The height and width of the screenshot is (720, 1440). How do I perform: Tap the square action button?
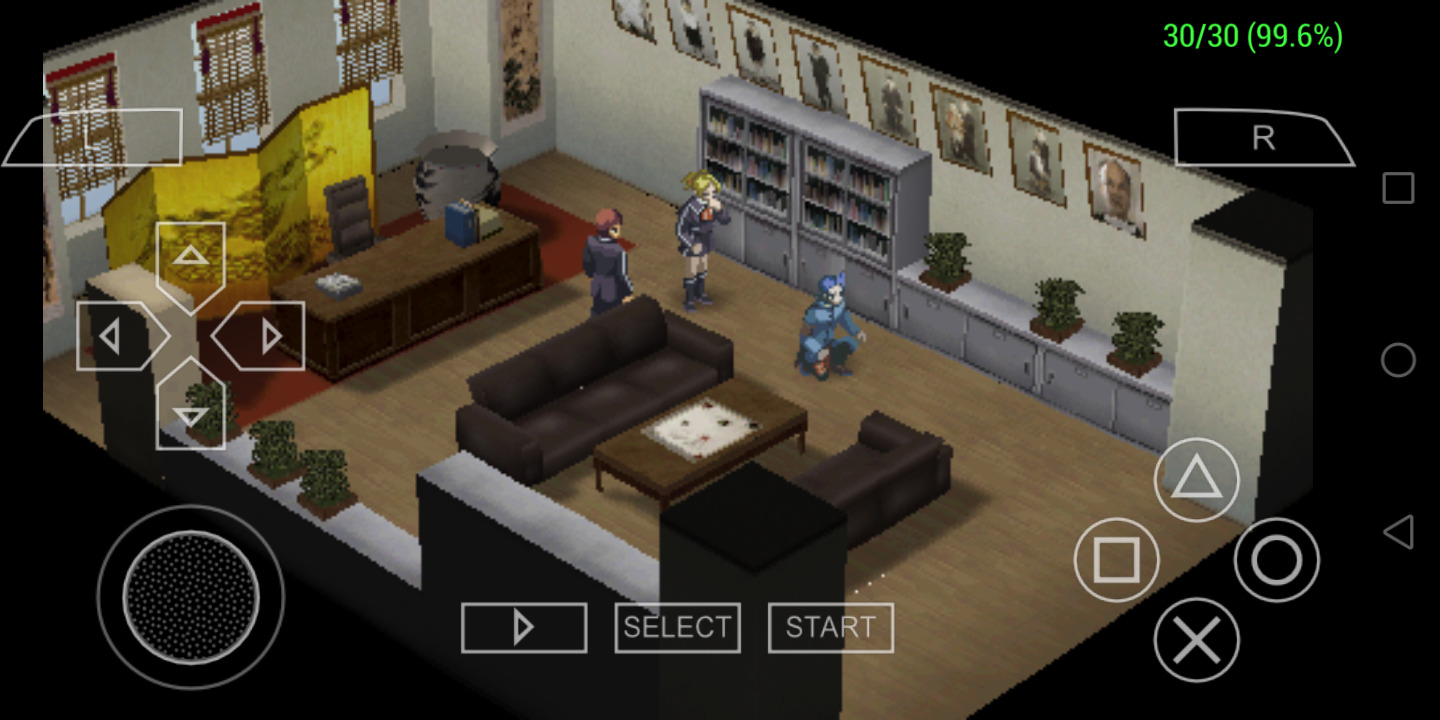(1116, 560)
